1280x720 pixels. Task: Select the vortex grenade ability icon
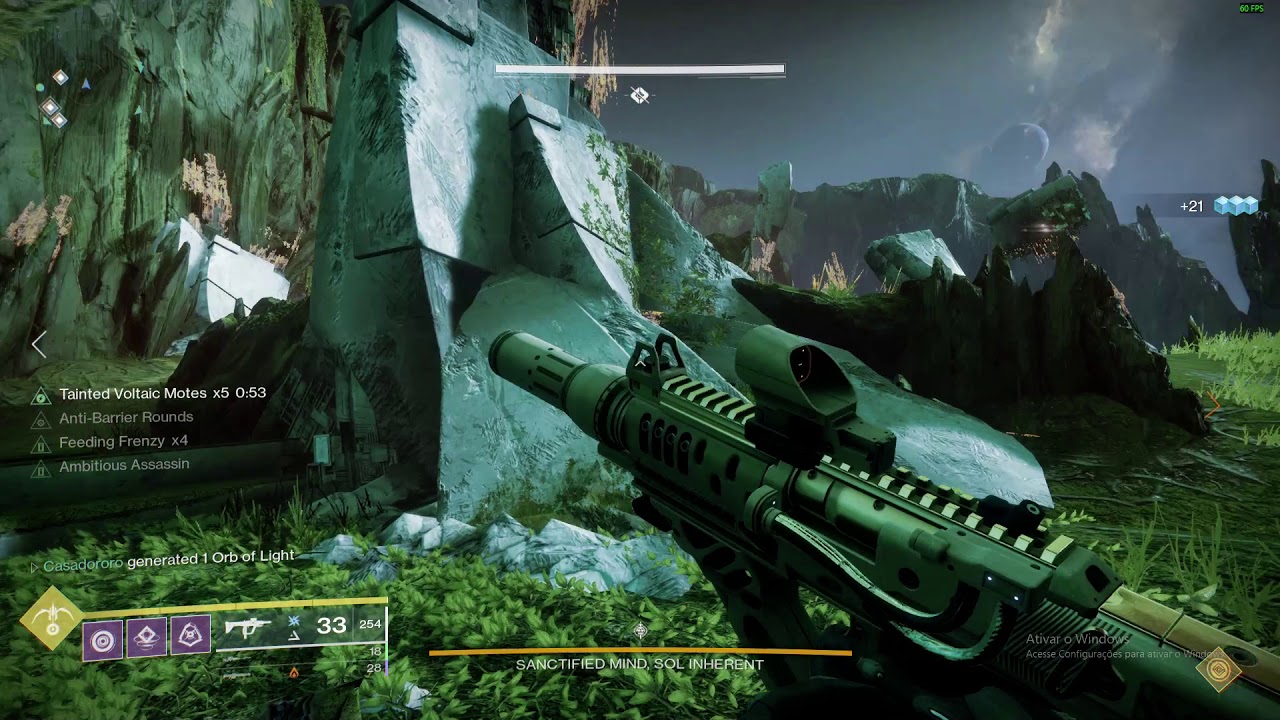pos(103,639)
